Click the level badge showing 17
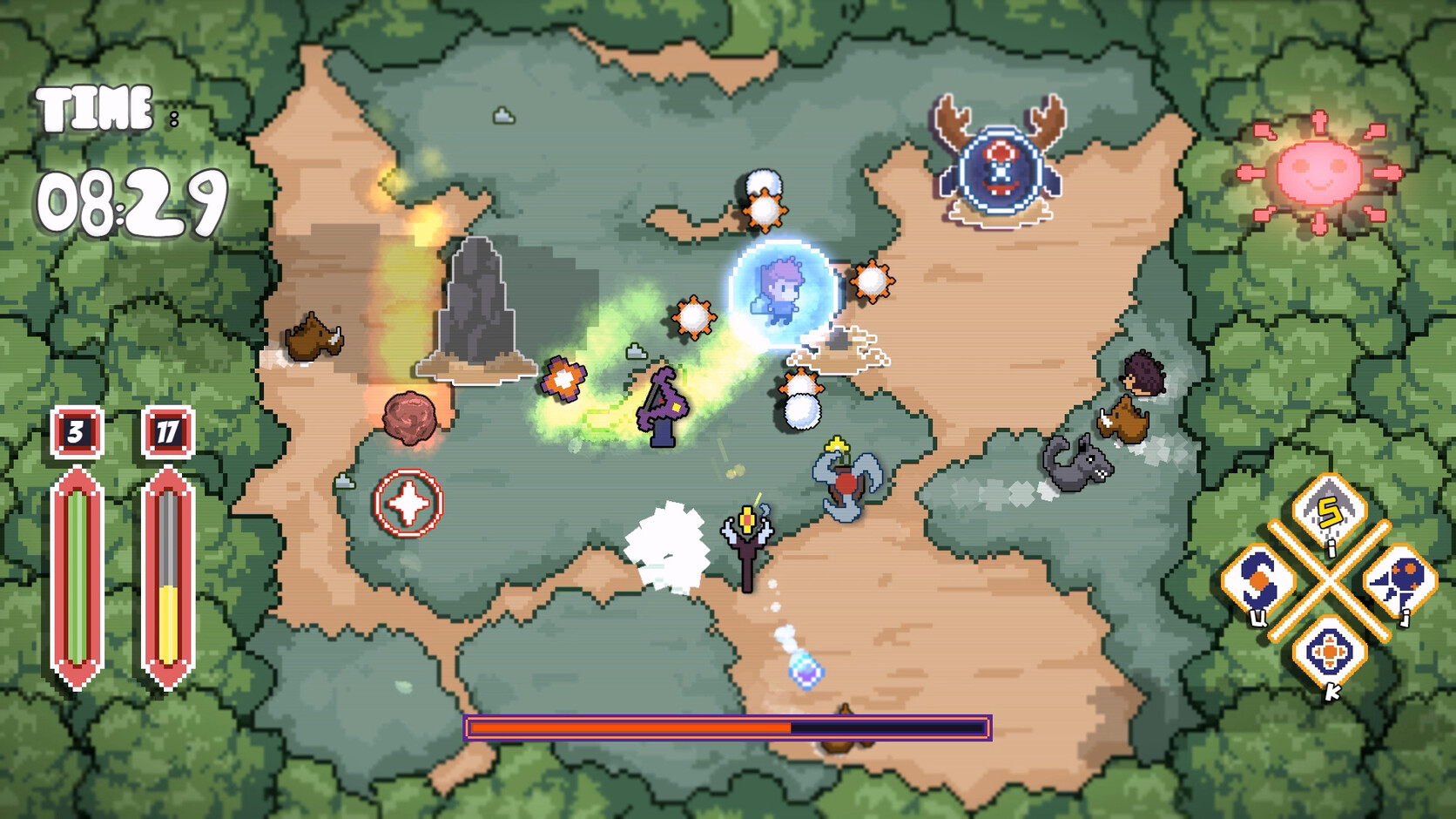Viewport: 1456px width, 819px height. coord(167,431)
